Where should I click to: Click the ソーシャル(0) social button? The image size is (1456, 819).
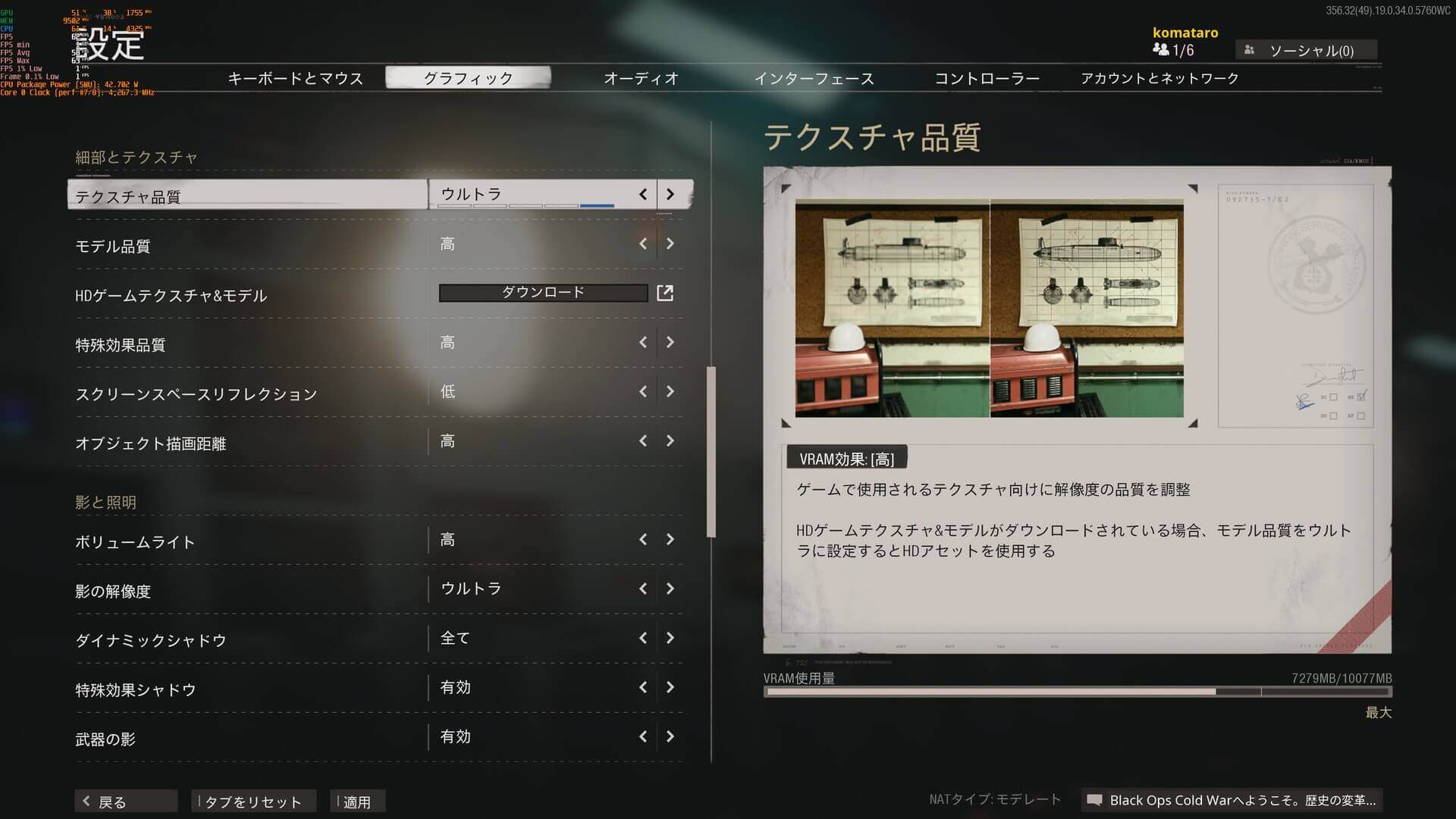tap(1306, 51)
